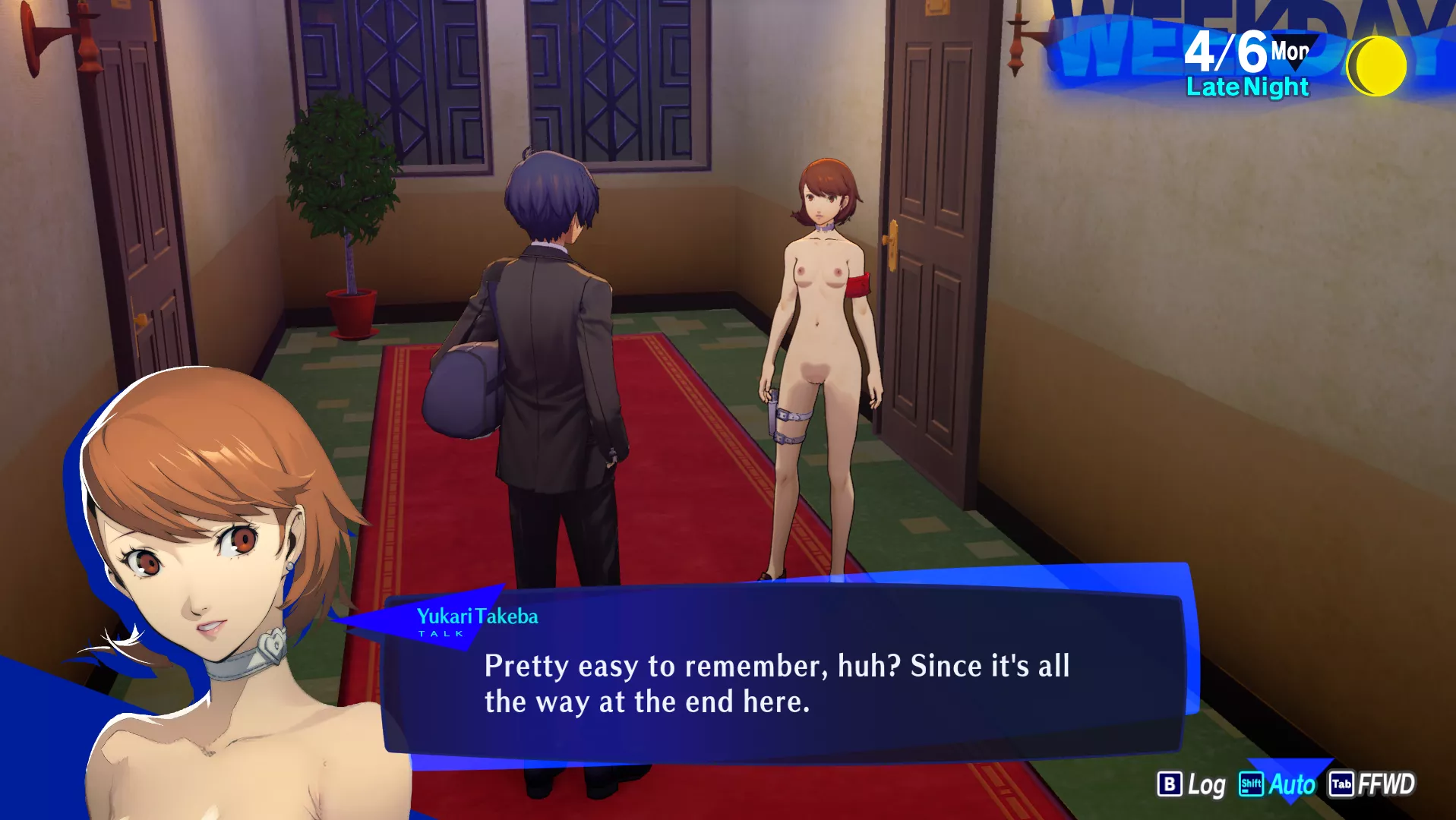The image size is (1456, 820).
Task: Activate FFWD to fast-forward dialogue
Action: pos(1372,784)
